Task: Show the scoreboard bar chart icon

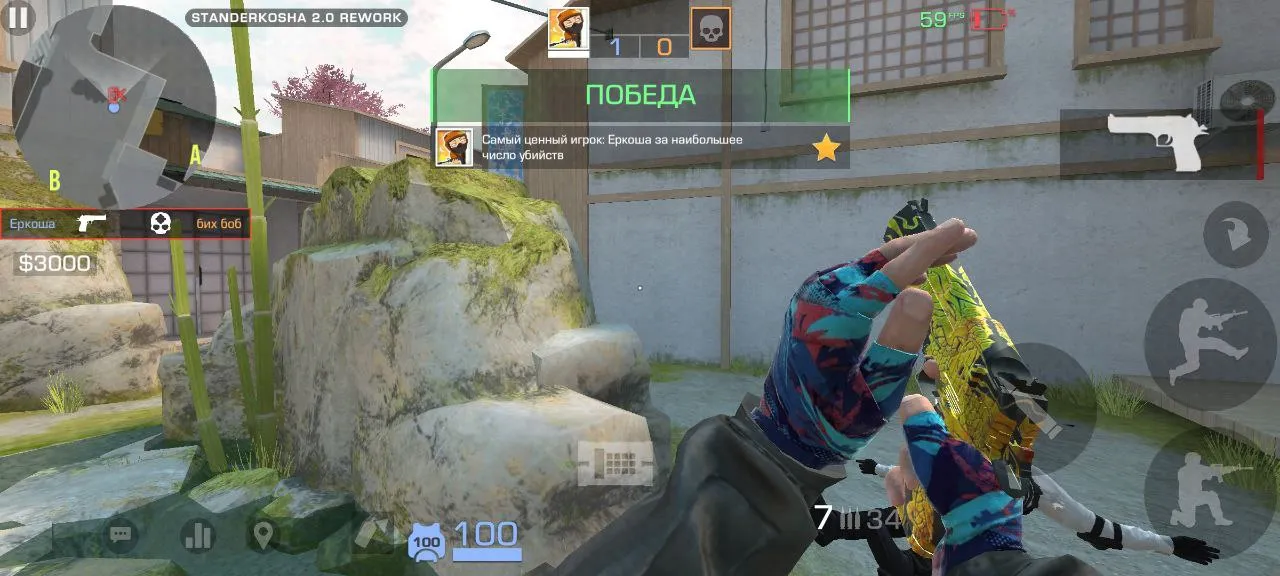Action: (x=198, y=536)
